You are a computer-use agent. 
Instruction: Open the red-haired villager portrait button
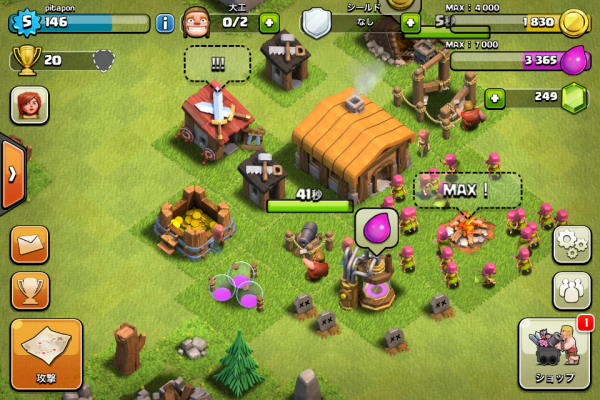tap(30, 105)
